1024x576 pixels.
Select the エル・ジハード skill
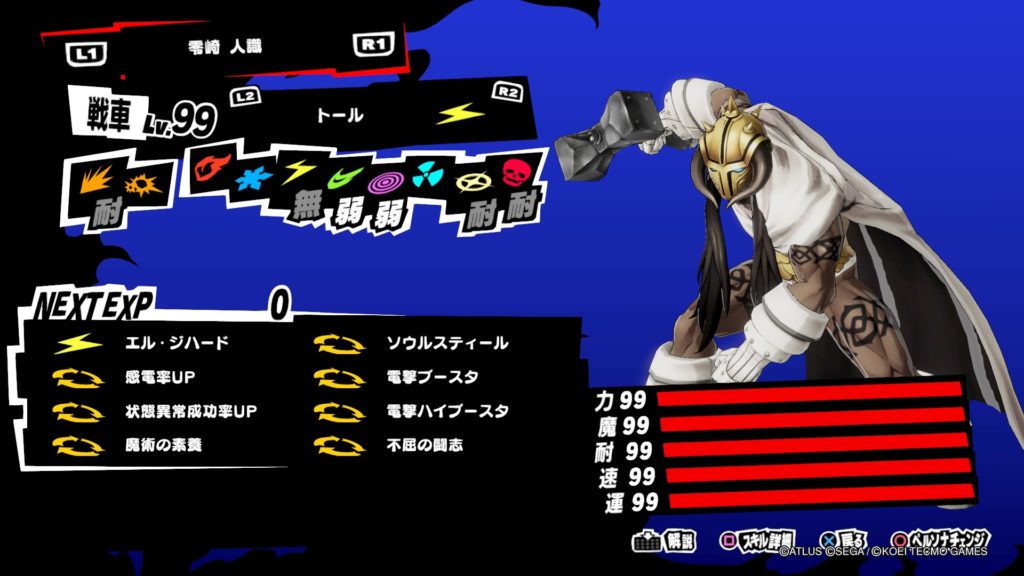[x=175, y=344]
